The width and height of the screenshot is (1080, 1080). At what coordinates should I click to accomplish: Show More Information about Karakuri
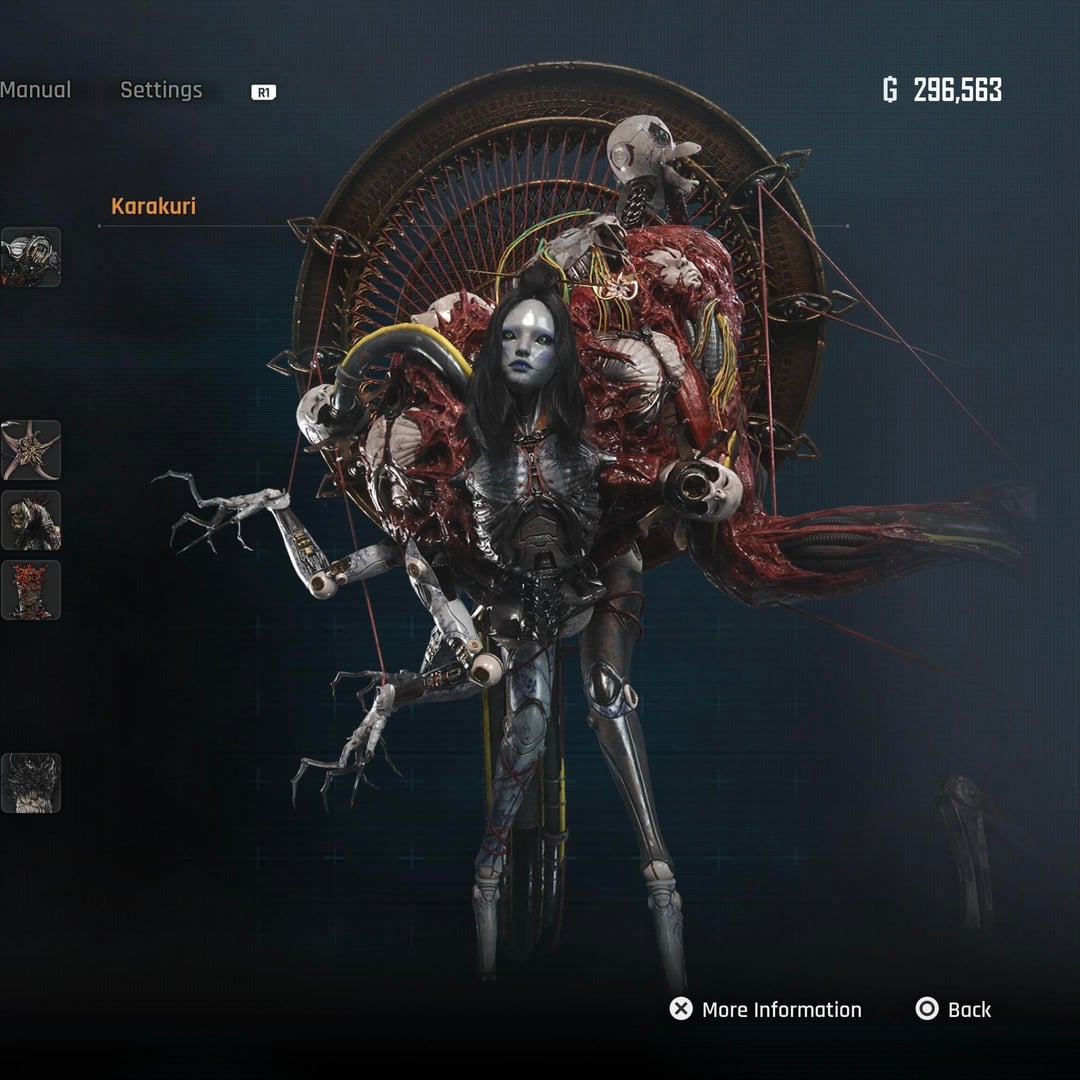(766, 1009)
